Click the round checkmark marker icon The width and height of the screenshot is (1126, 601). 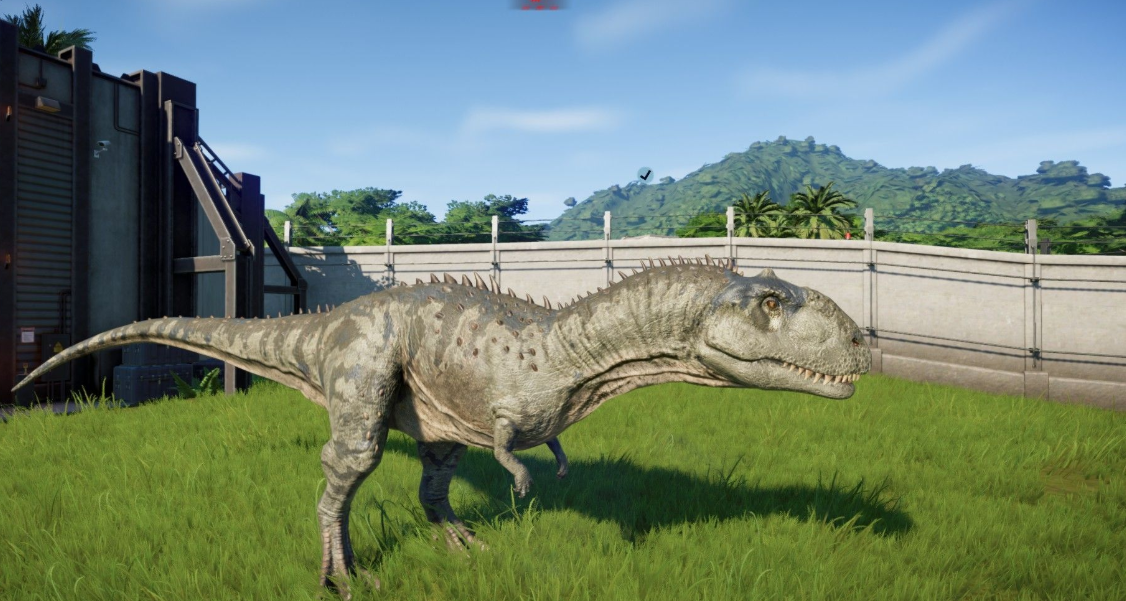[645, 175]
